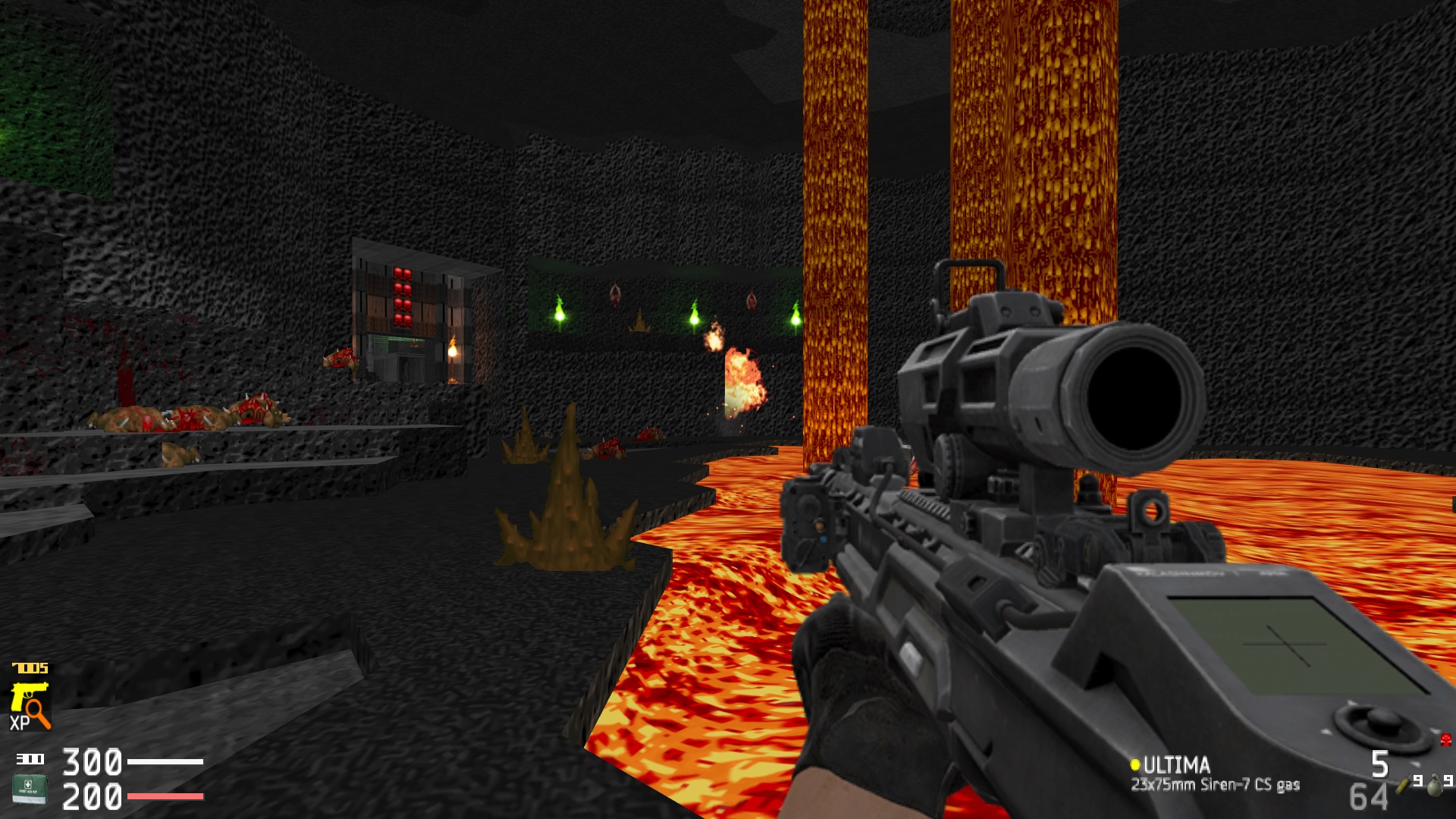The image size is (1456, 819).
Task: Click the red skull key icon
Action: 1445,739
